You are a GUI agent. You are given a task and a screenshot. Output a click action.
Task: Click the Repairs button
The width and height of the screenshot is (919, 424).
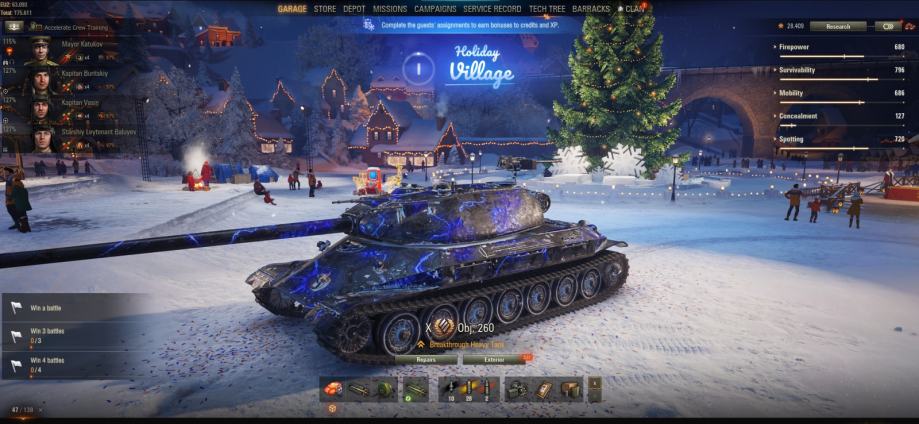426,359
